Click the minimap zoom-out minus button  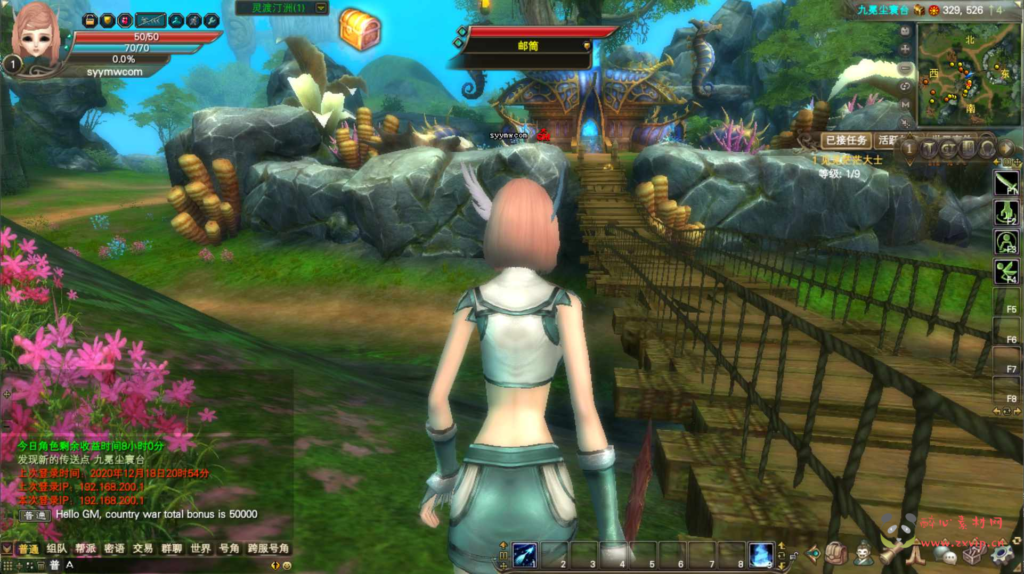(906, 68)
